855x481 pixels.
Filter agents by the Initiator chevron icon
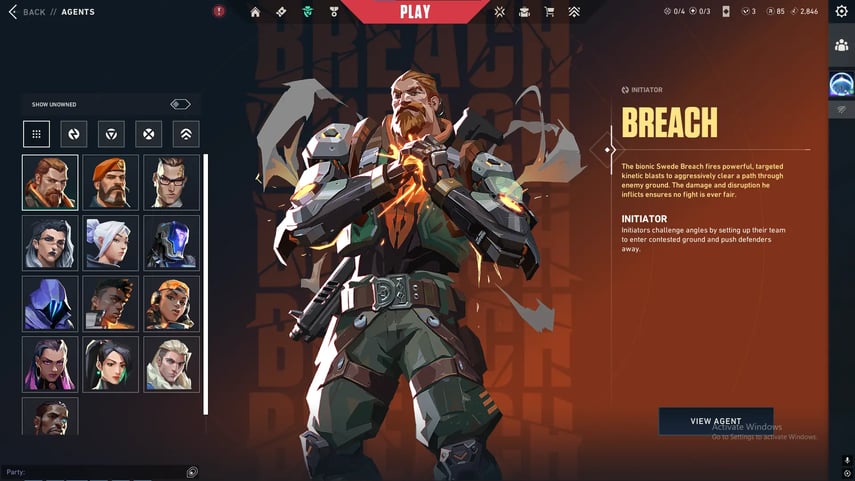(x=186, y=134)
